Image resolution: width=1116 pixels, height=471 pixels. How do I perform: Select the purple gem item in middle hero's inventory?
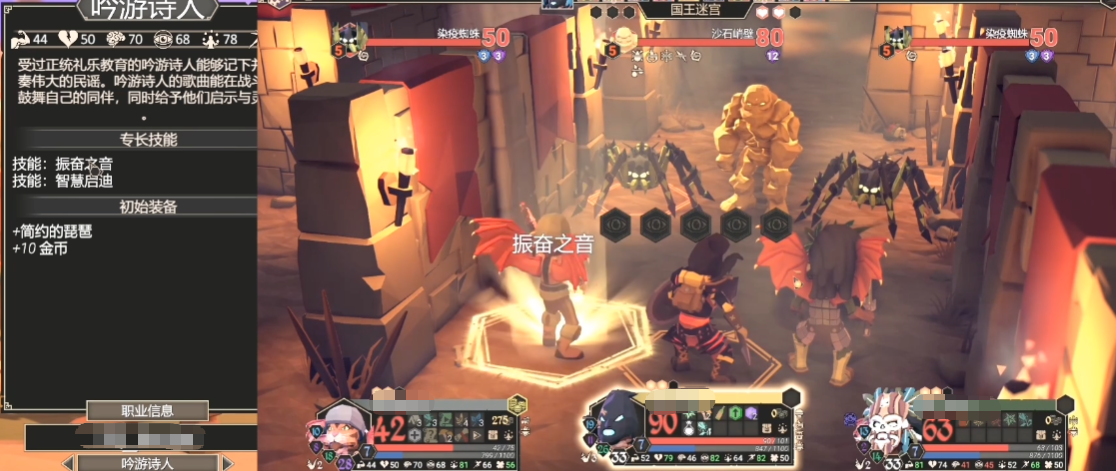click(x=752, y=413)
